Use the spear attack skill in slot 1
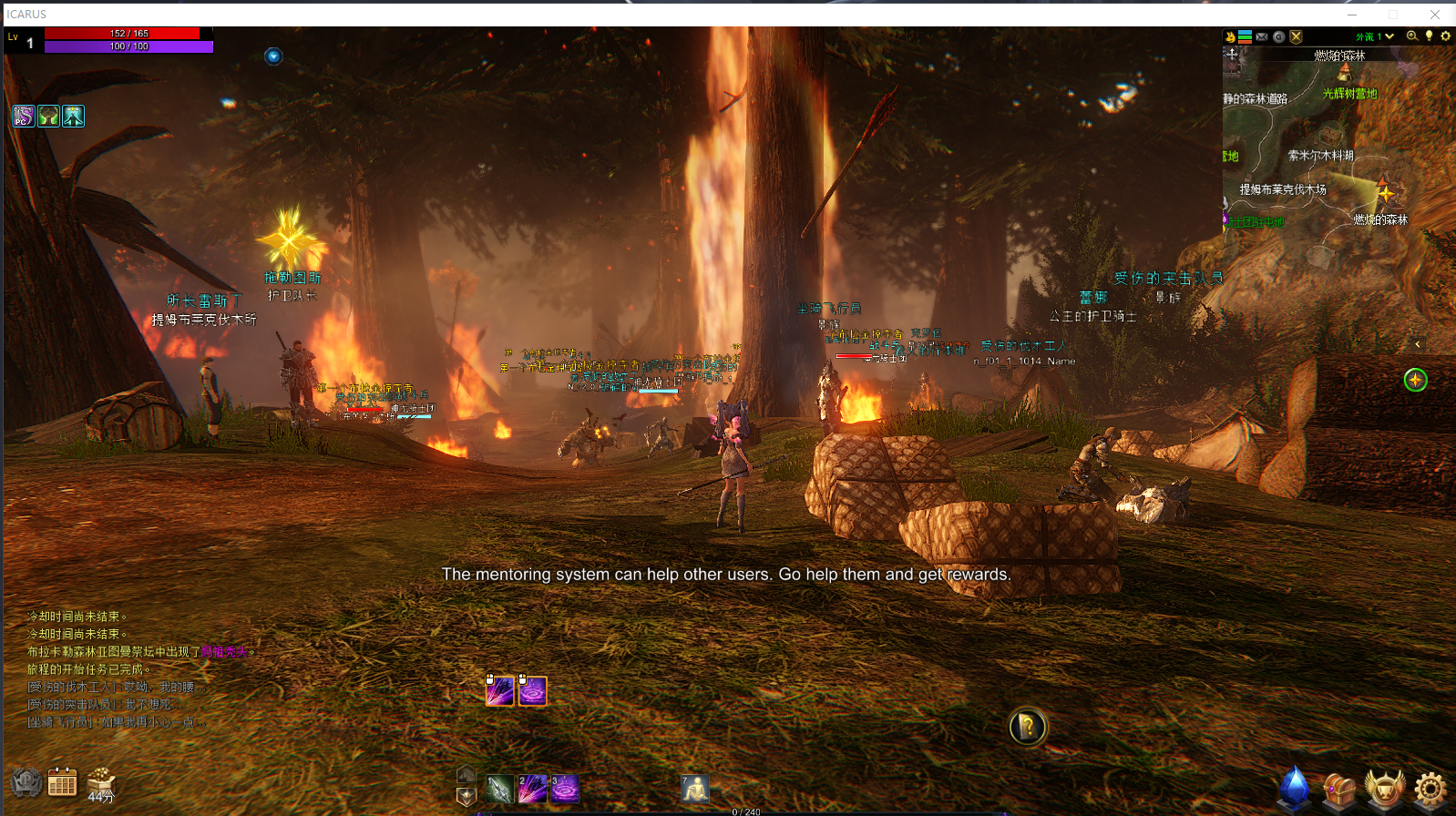This screenshot has width=1456, height=816. [x=499, y=789]
